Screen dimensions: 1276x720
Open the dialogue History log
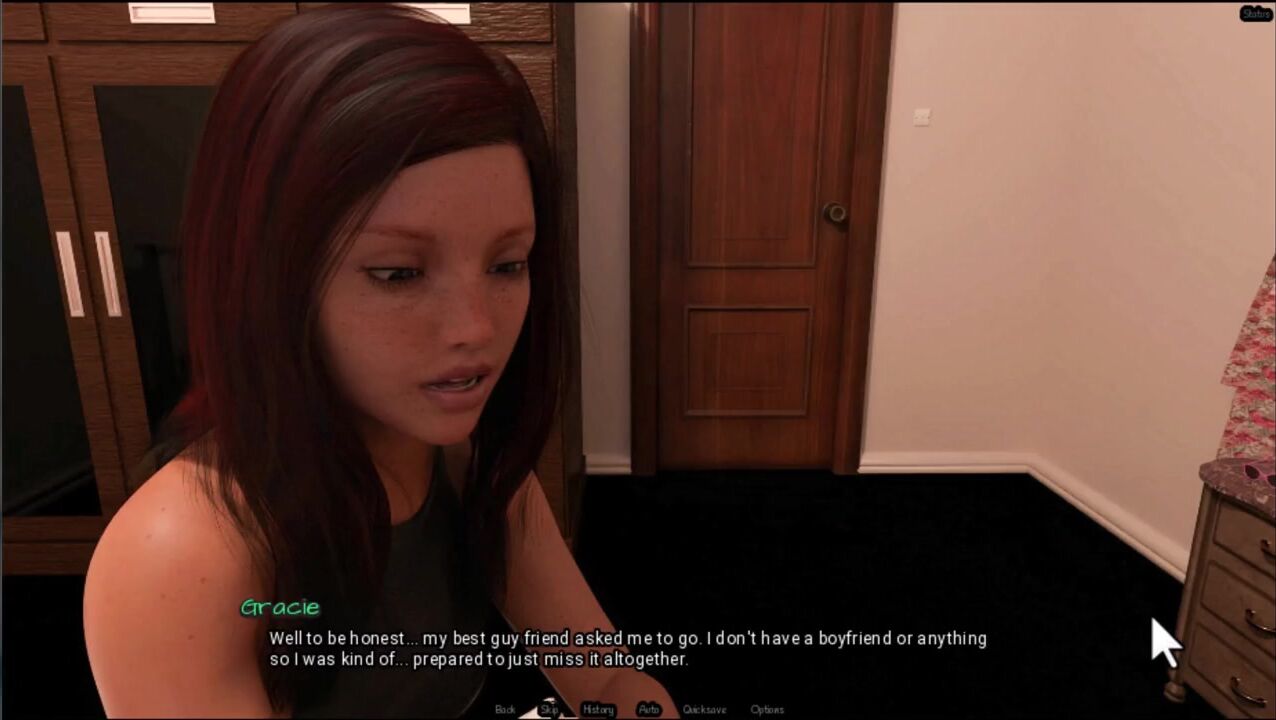tap(598, 709)
